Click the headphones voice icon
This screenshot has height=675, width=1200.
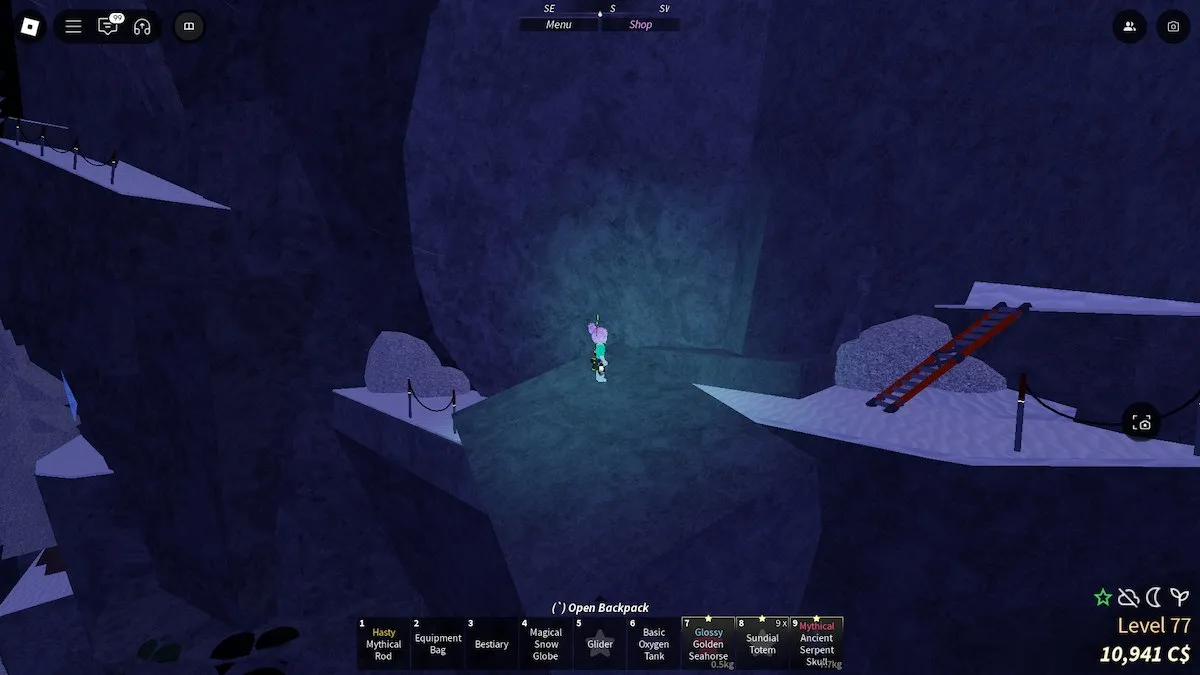142,27
